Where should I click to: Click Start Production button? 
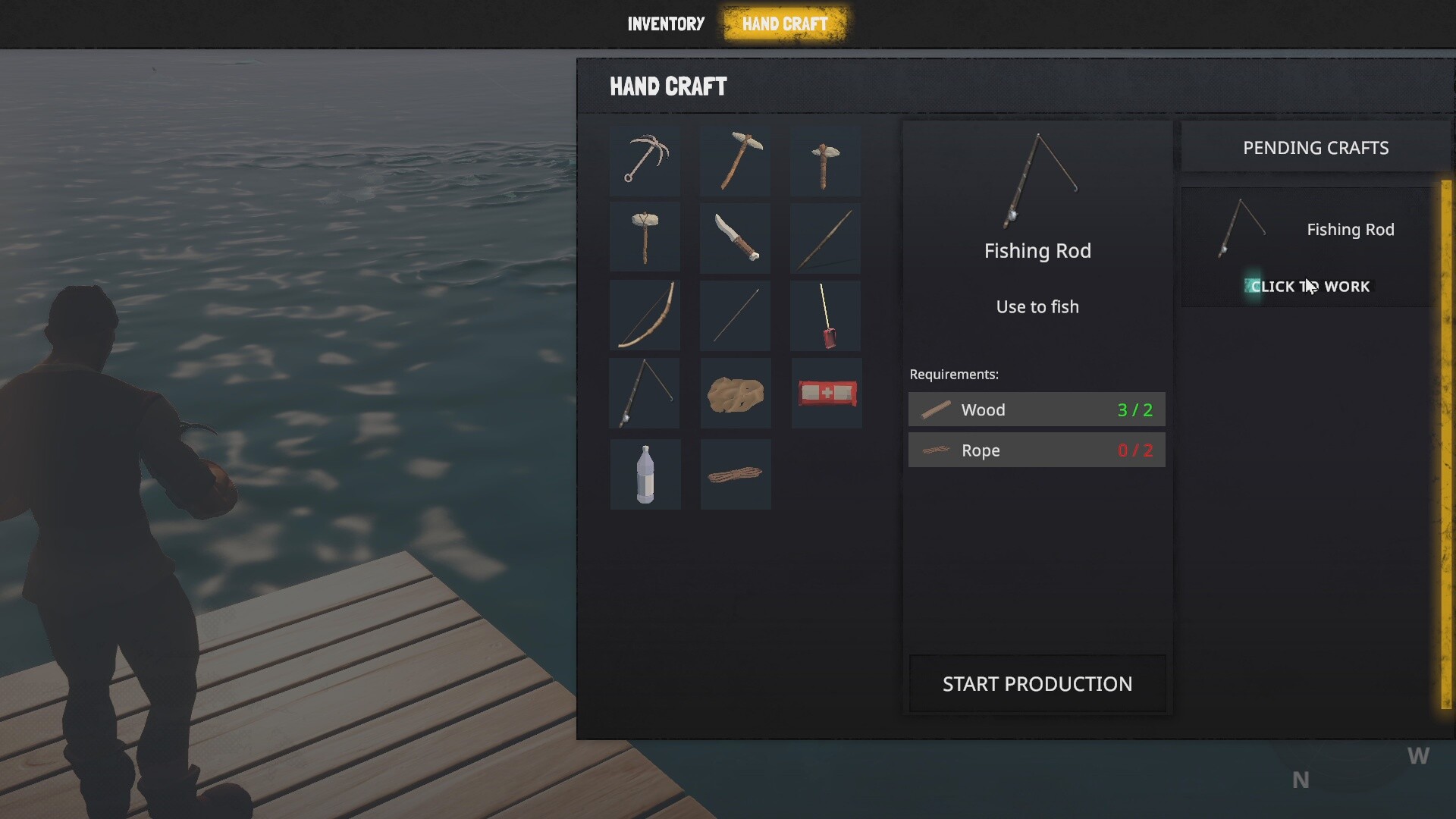click(1037, 683)
